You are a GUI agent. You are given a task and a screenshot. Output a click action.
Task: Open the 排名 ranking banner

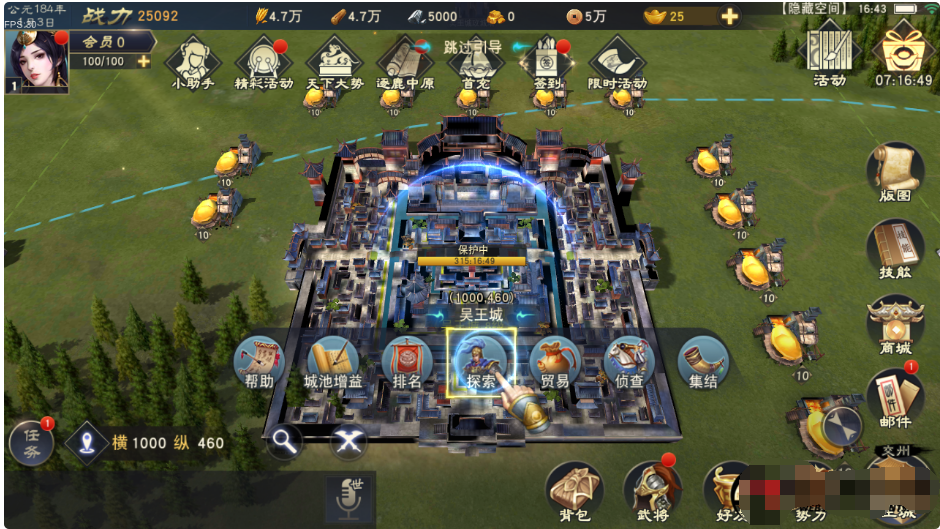(x=407, y=362)
